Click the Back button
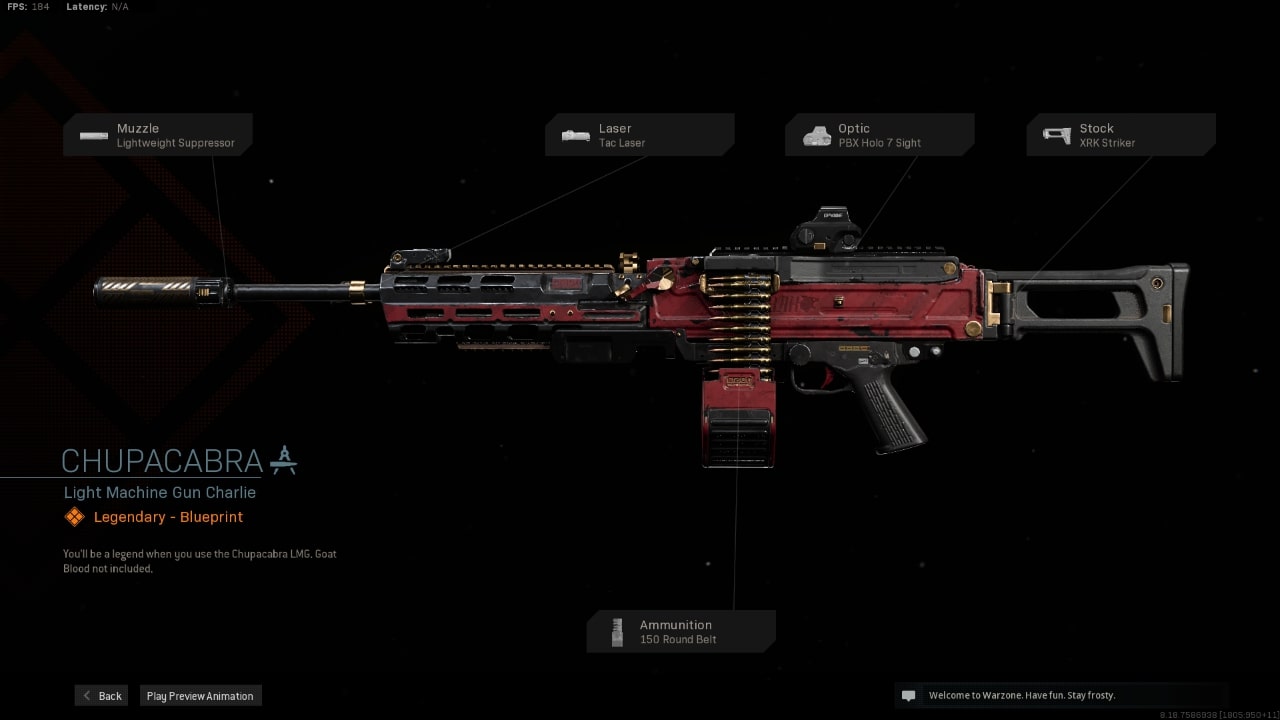The image size is (1280, 720). point(100,695)
